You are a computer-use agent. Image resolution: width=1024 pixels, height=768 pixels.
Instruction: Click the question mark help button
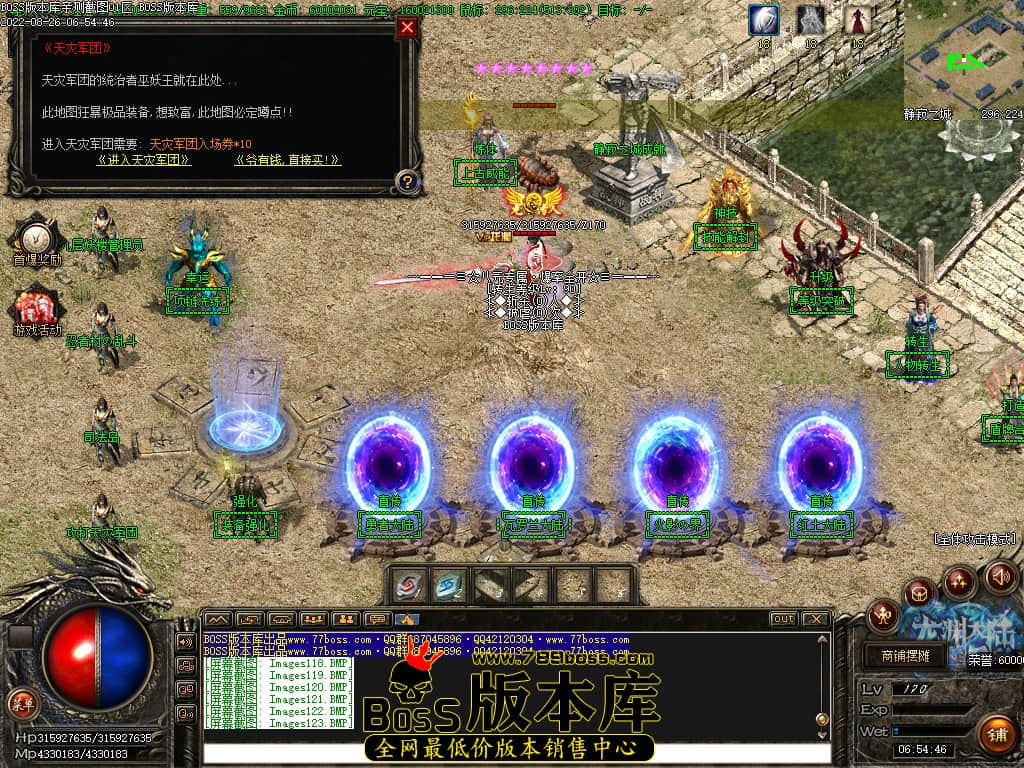[x=407, y=181]
